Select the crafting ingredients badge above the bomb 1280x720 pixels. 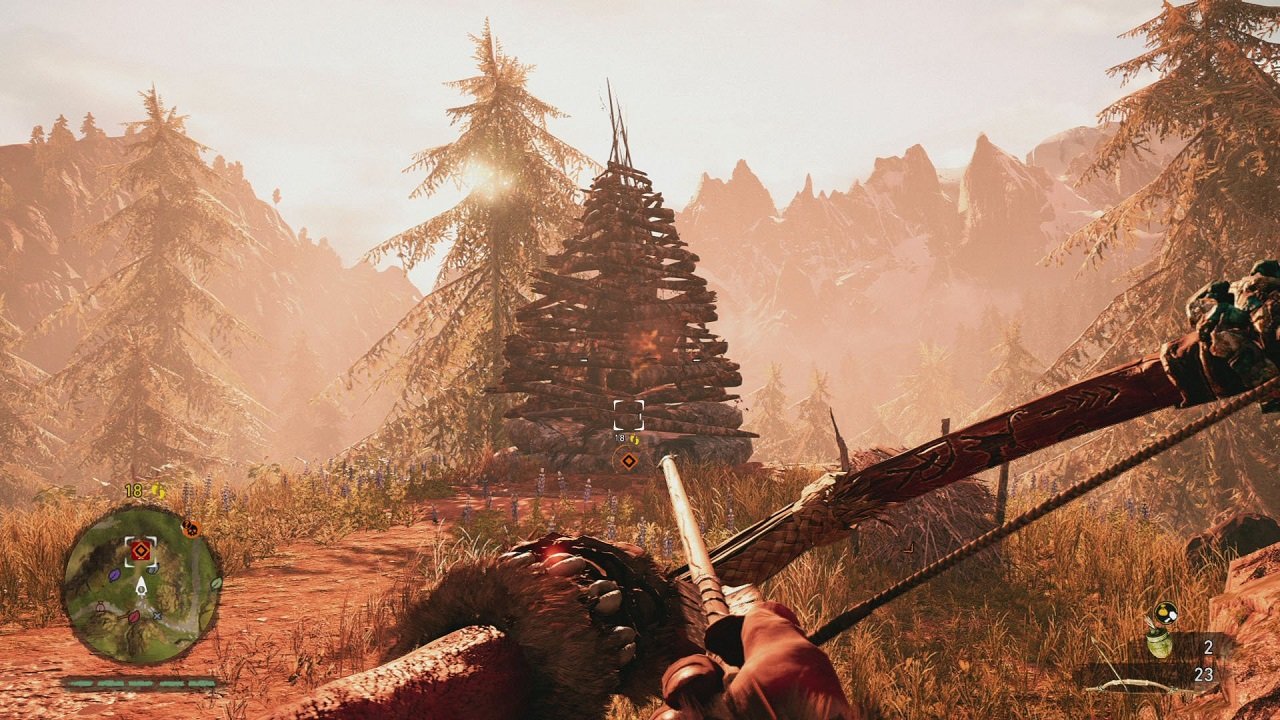[1165, 613]
